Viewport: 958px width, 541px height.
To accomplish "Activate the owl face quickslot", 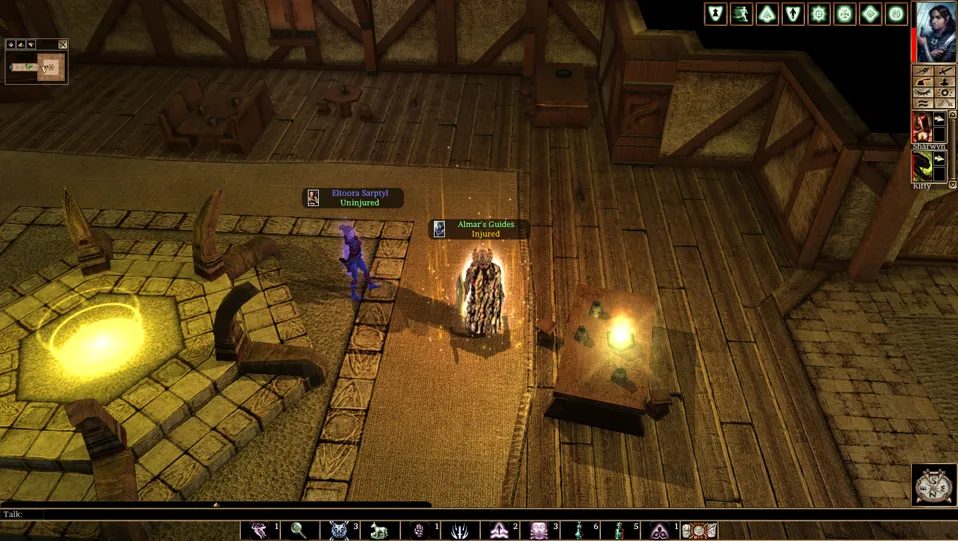I will (x=340, y=531).
